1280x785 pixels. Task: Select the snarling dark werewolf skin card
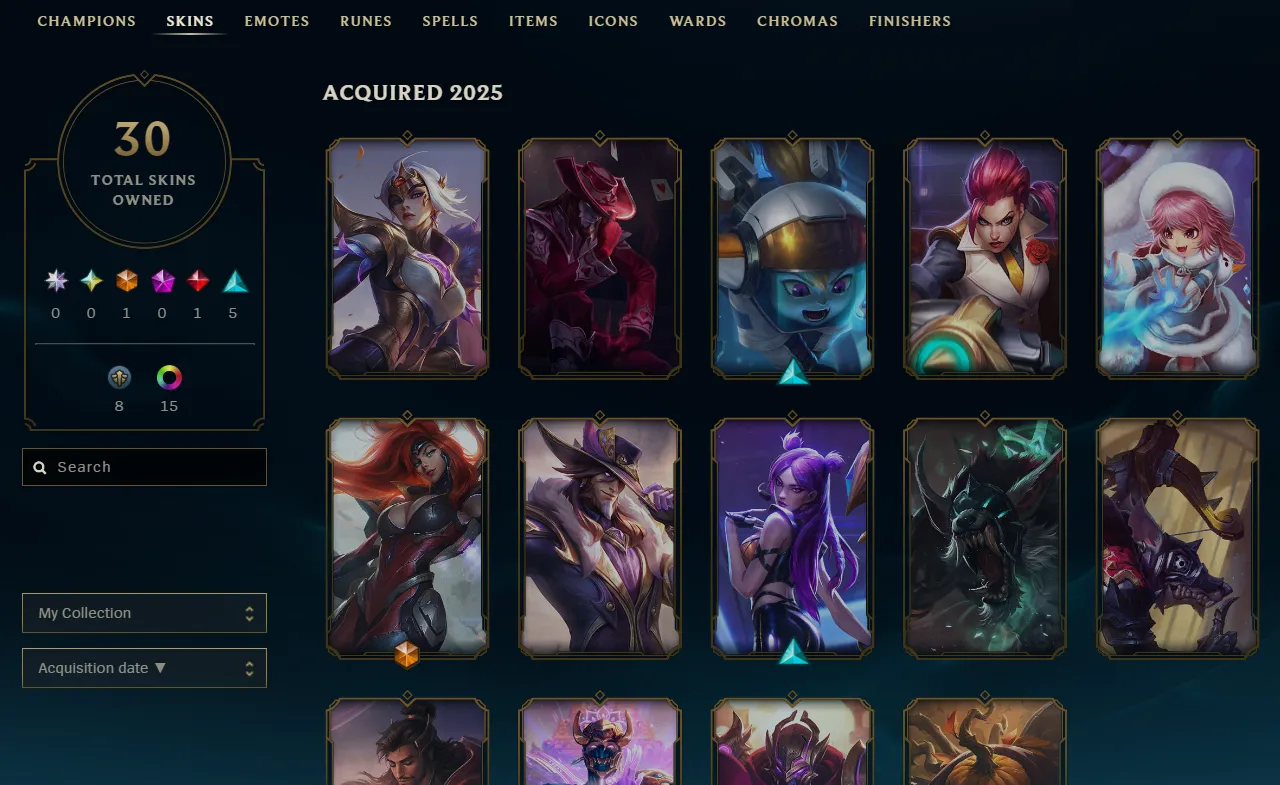click(985, 538)
